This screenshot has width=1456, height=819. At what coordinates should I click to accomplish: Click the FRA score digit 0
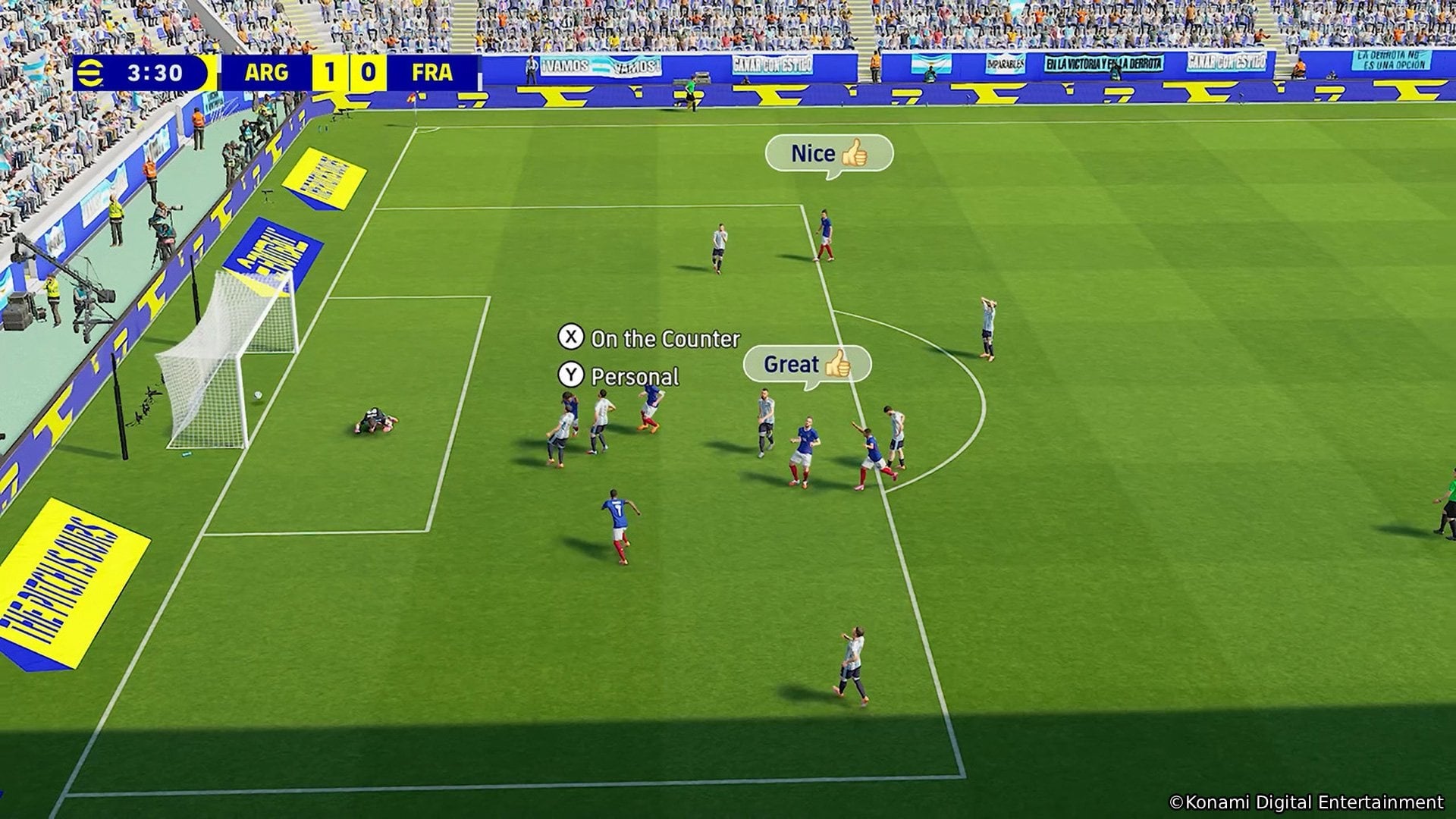[x=368, y=73]
